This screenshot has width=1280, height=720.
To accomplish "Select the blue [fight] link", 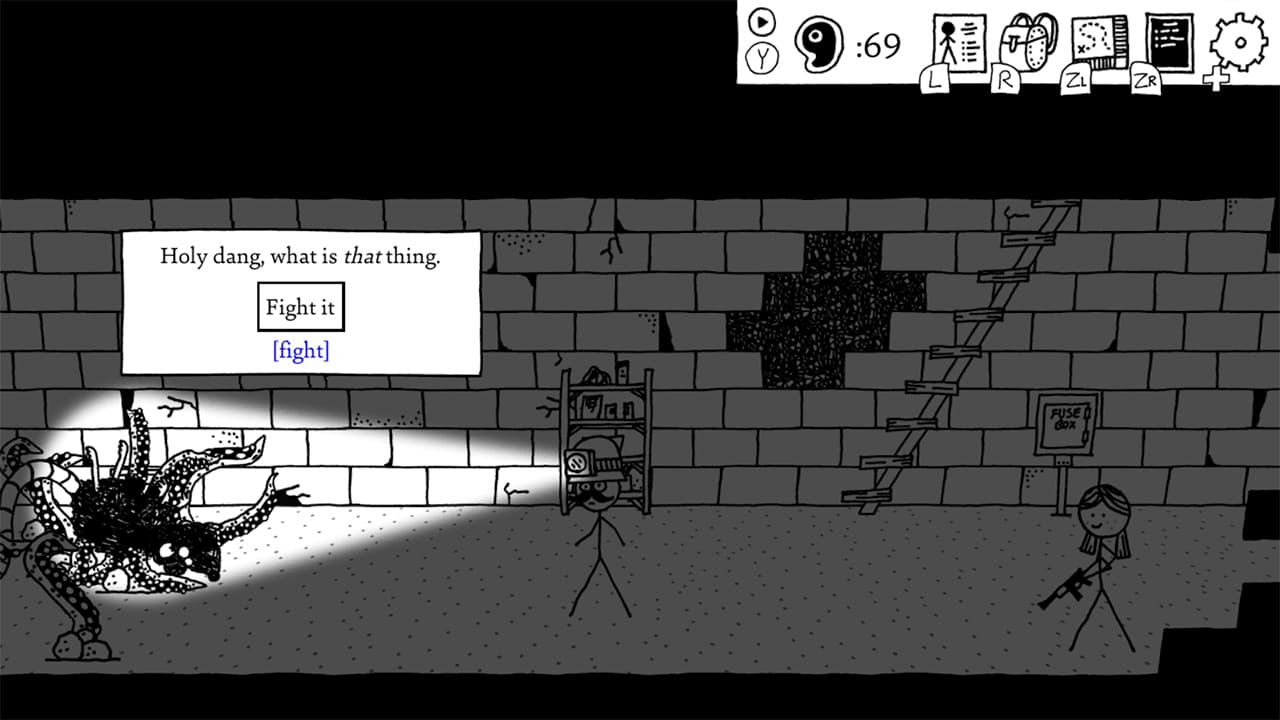I will click(x=300, y=351).
